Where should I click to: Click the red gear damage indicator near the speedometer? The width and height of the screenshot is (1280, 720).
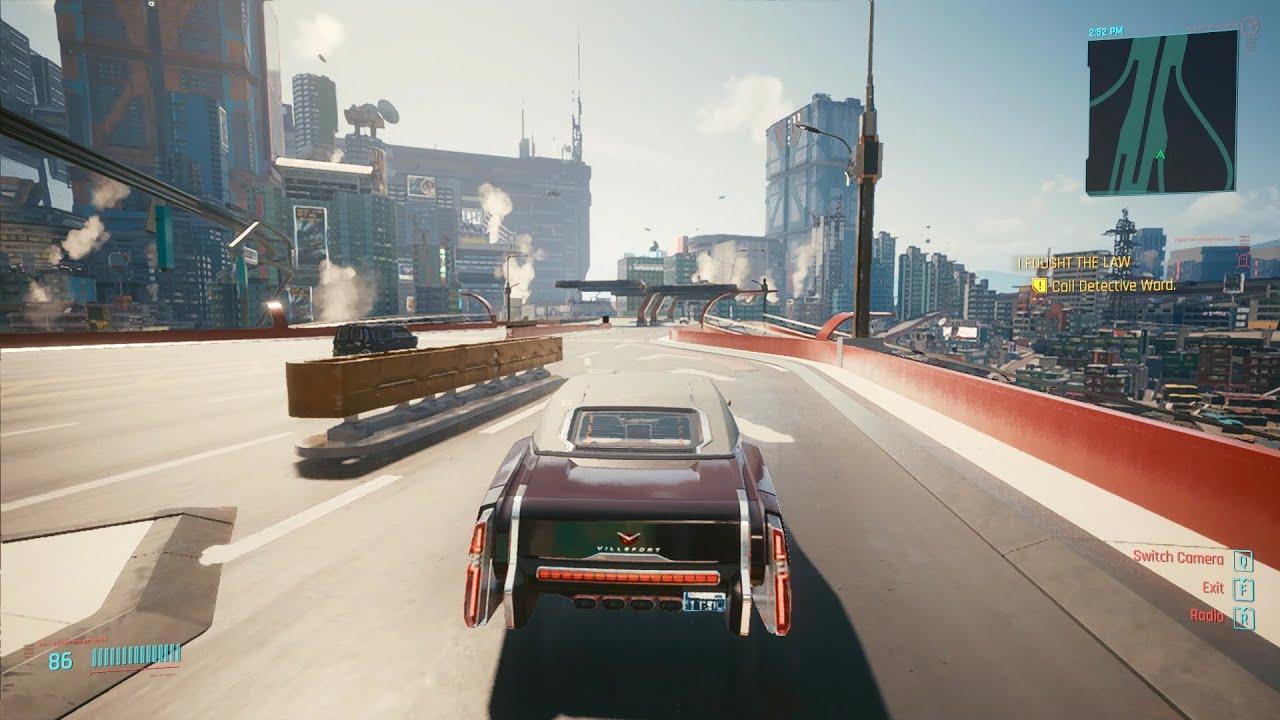28,651
